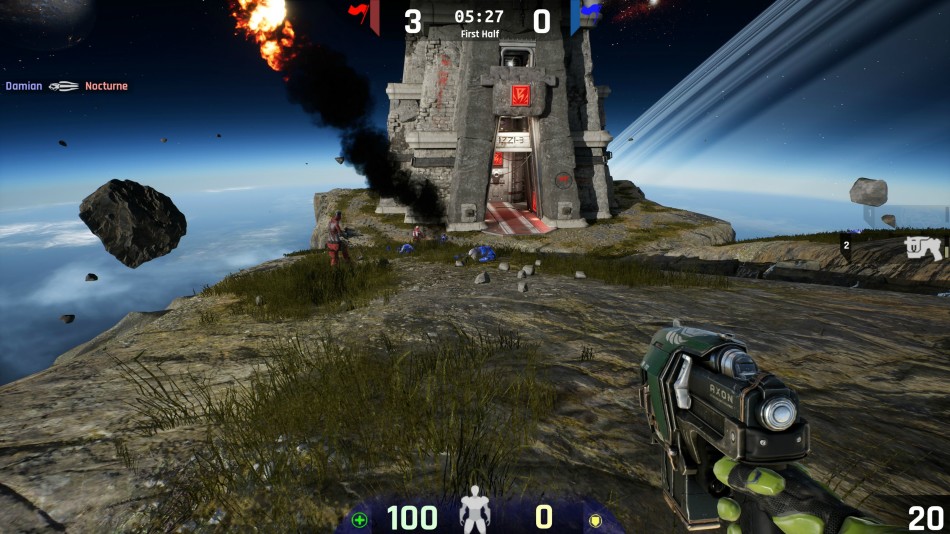Click the Damian–Nocturne kill feed entry
The image size is (950, 534).
click(66, 86)
